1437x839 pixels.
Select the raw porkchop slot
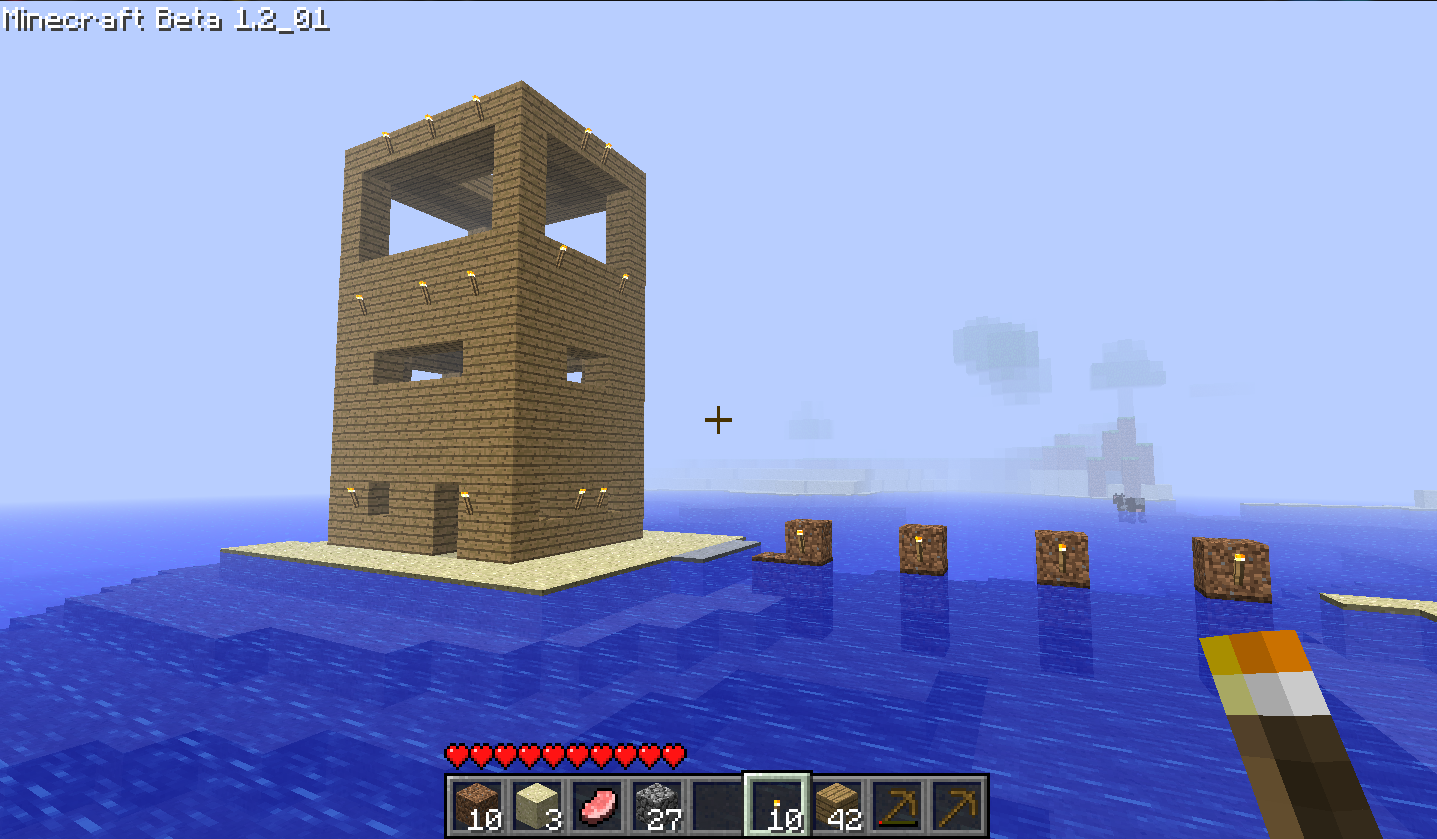[597, 805]
